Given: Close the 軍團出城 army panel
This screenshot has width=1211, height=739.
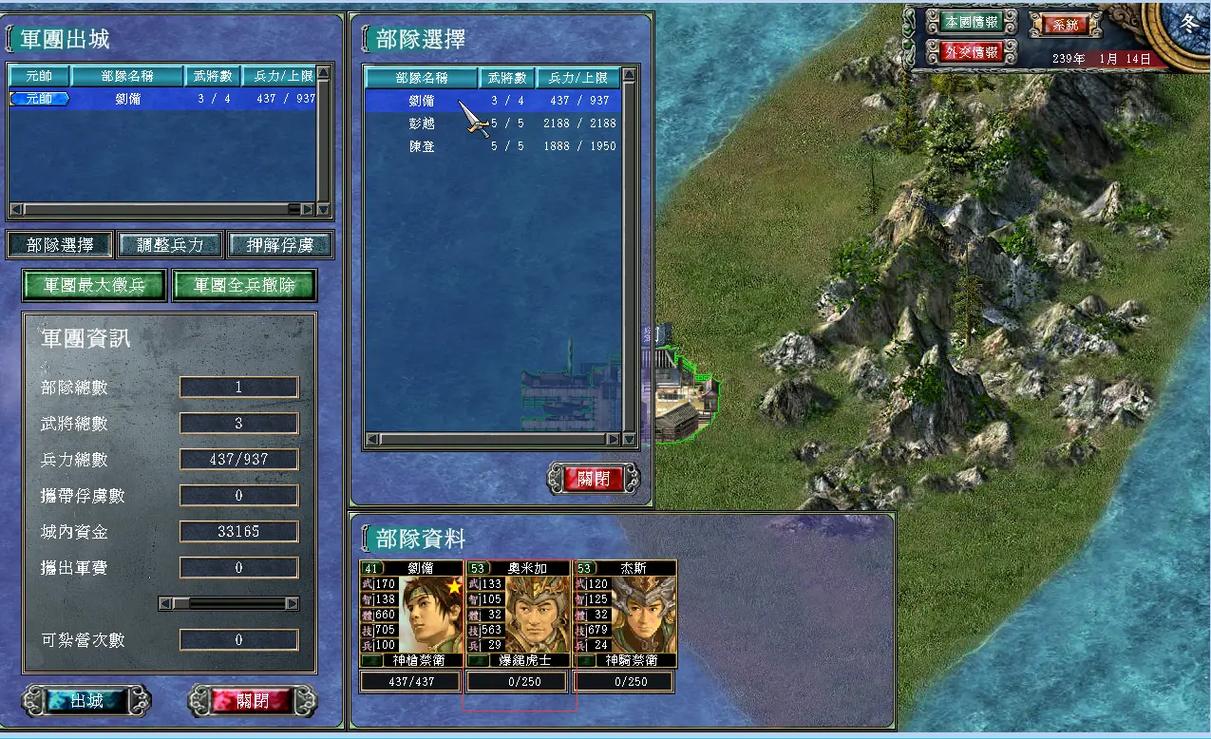Looking at the screenshot, I should [x=252, y=700].
